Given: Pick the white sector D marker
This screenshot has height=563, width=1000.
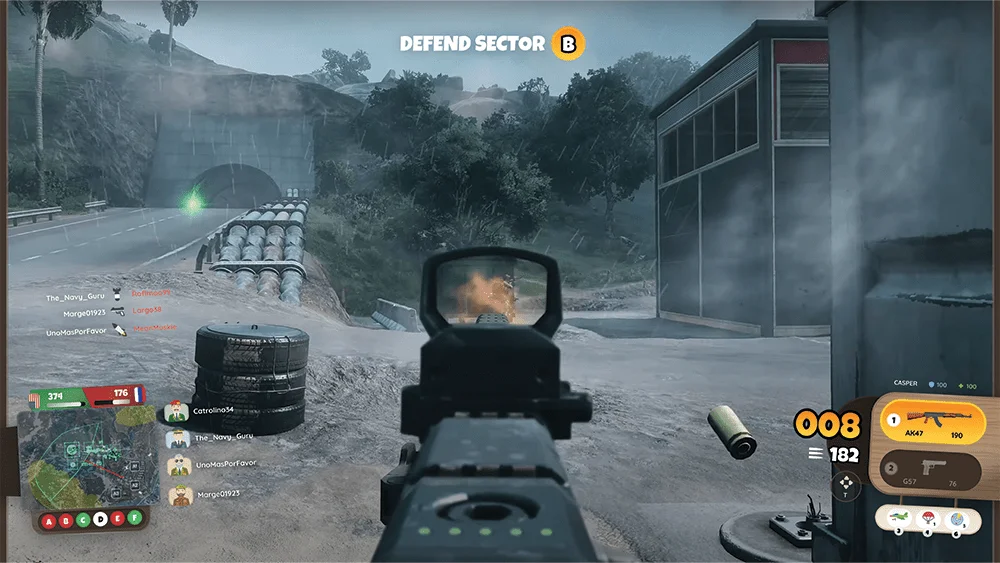Looking at the screenshot, I should pos(100,519).
